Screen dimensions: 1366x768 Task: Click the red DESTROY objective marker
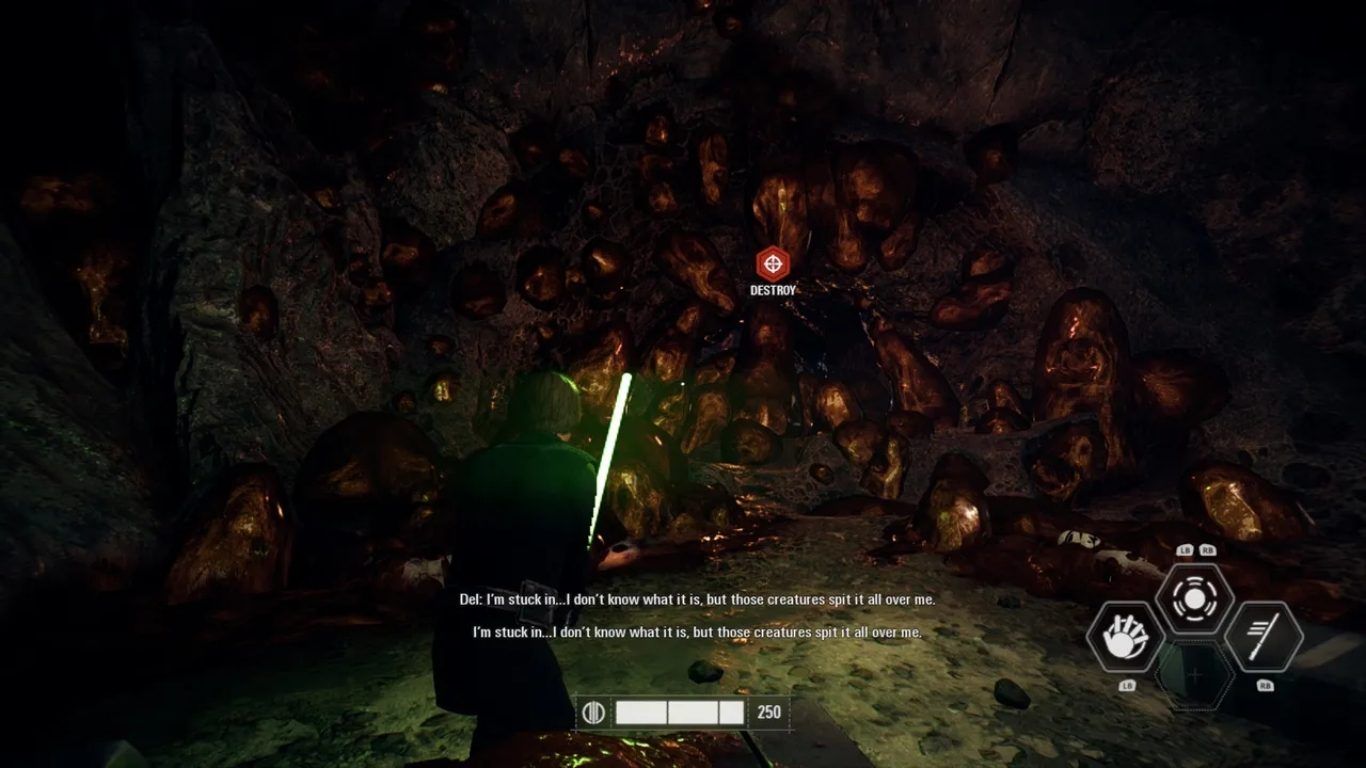point(772,264)
